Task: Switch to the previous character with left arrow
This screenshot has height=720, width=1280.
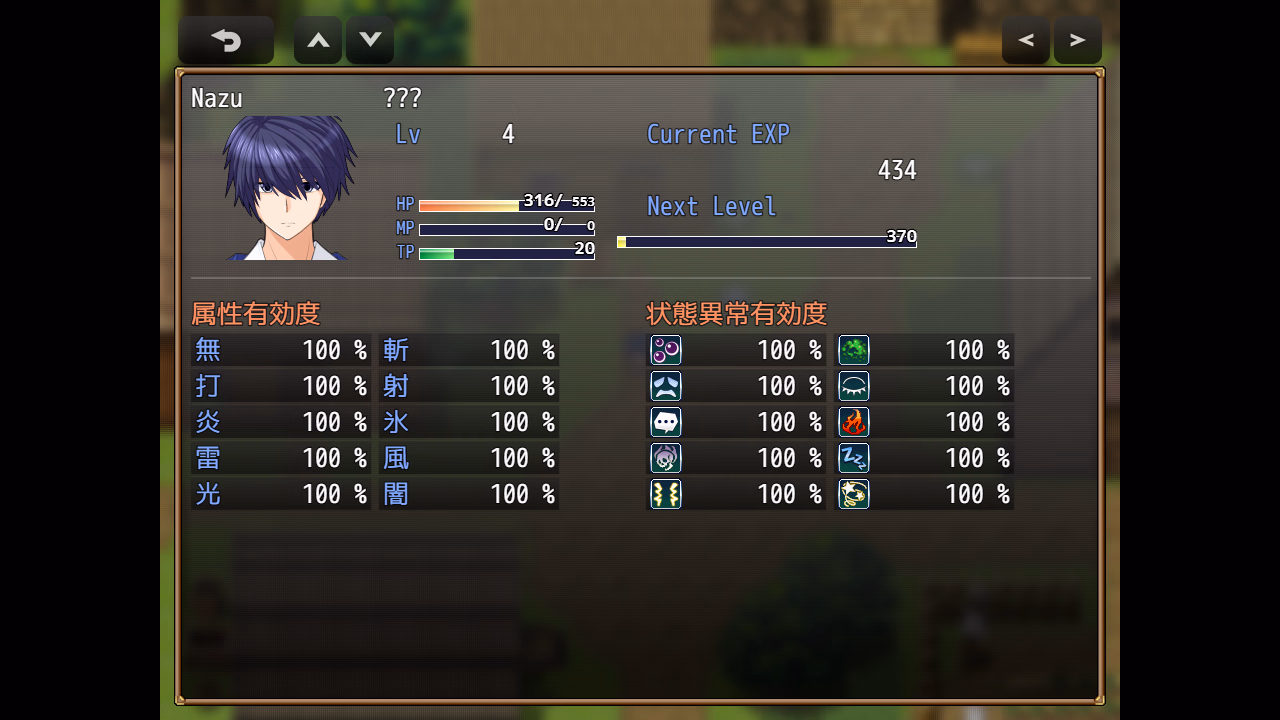Action: [1026, 40]
